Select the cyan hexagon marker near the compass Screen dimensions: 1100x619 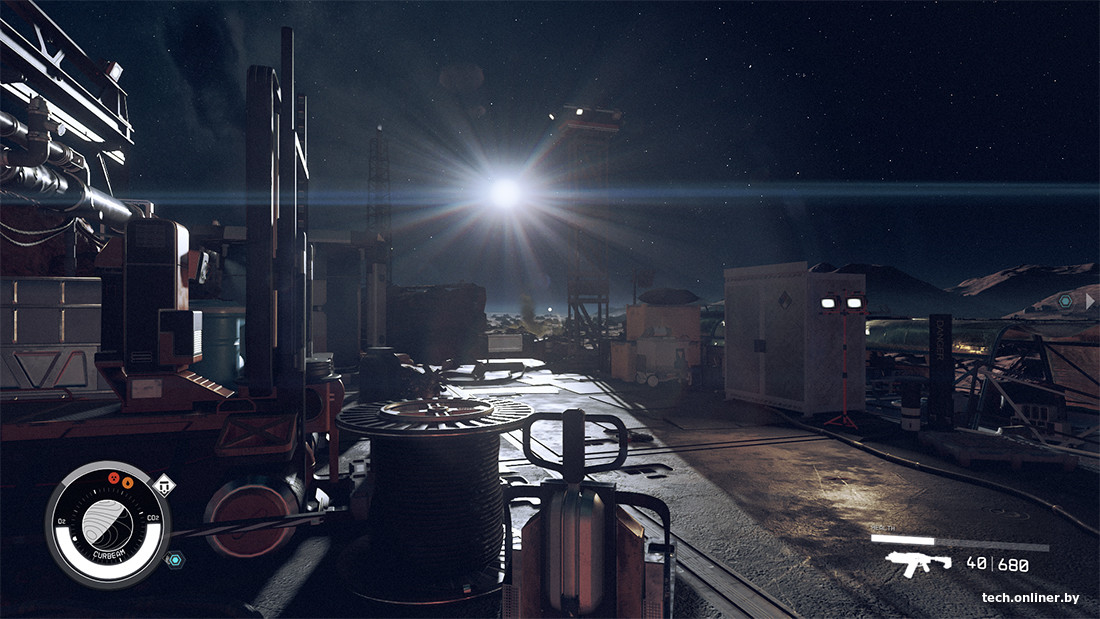point(174,560)
